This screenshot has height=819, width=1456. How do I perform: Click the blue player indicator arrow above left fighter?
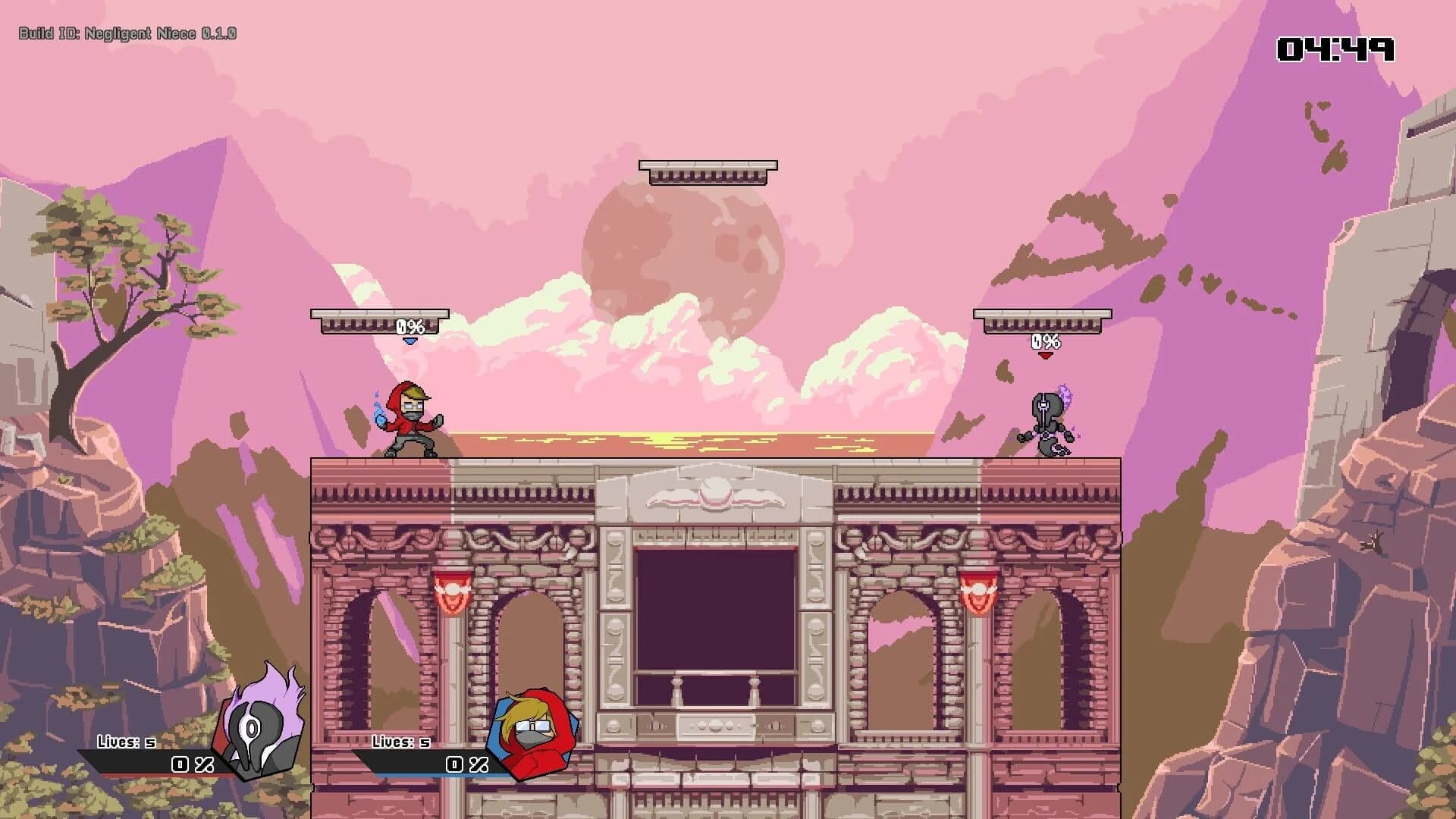(x=409, y=343)
